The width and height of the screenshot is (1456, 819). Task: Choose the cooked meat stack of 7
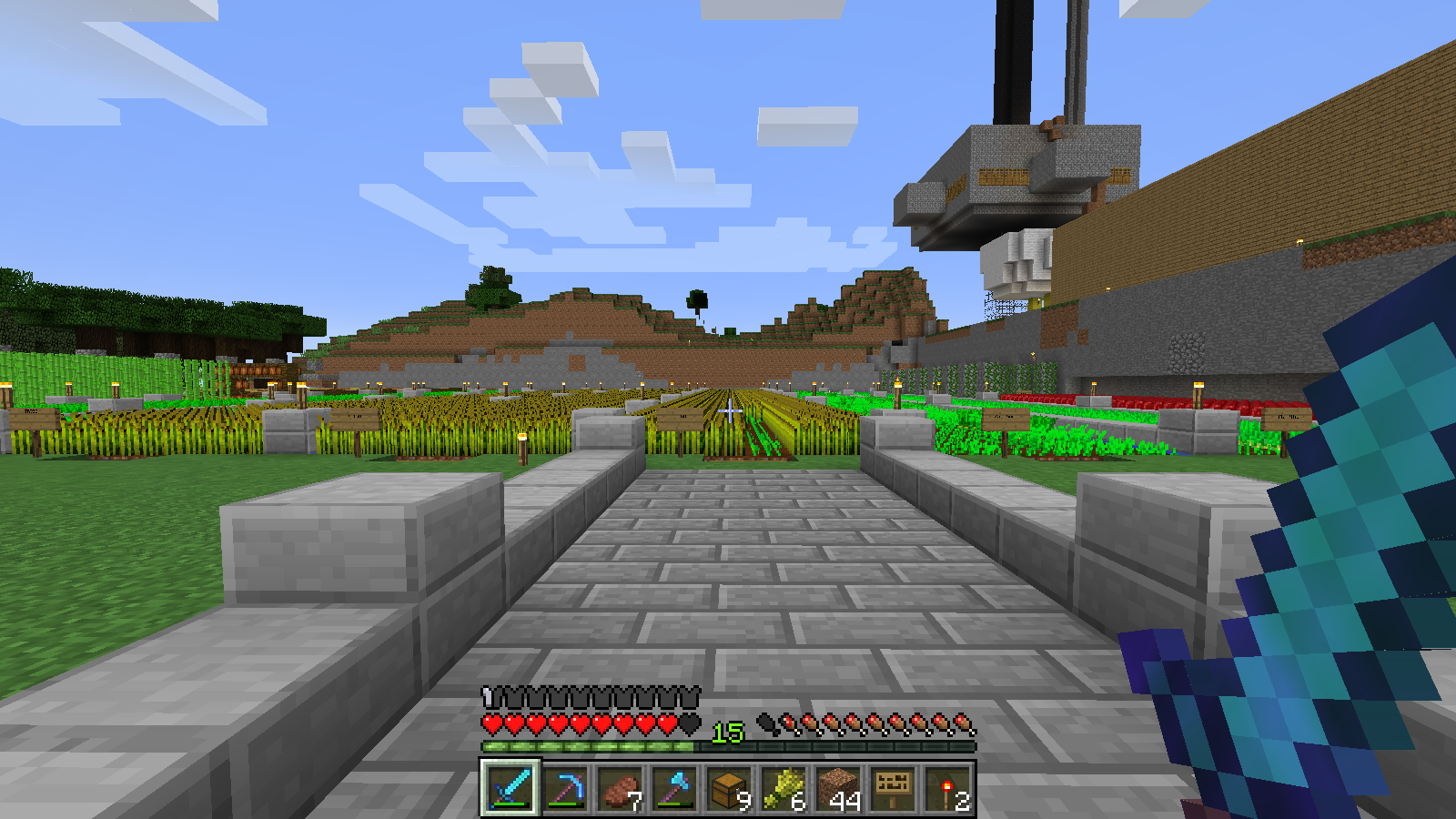coord(620,788)
